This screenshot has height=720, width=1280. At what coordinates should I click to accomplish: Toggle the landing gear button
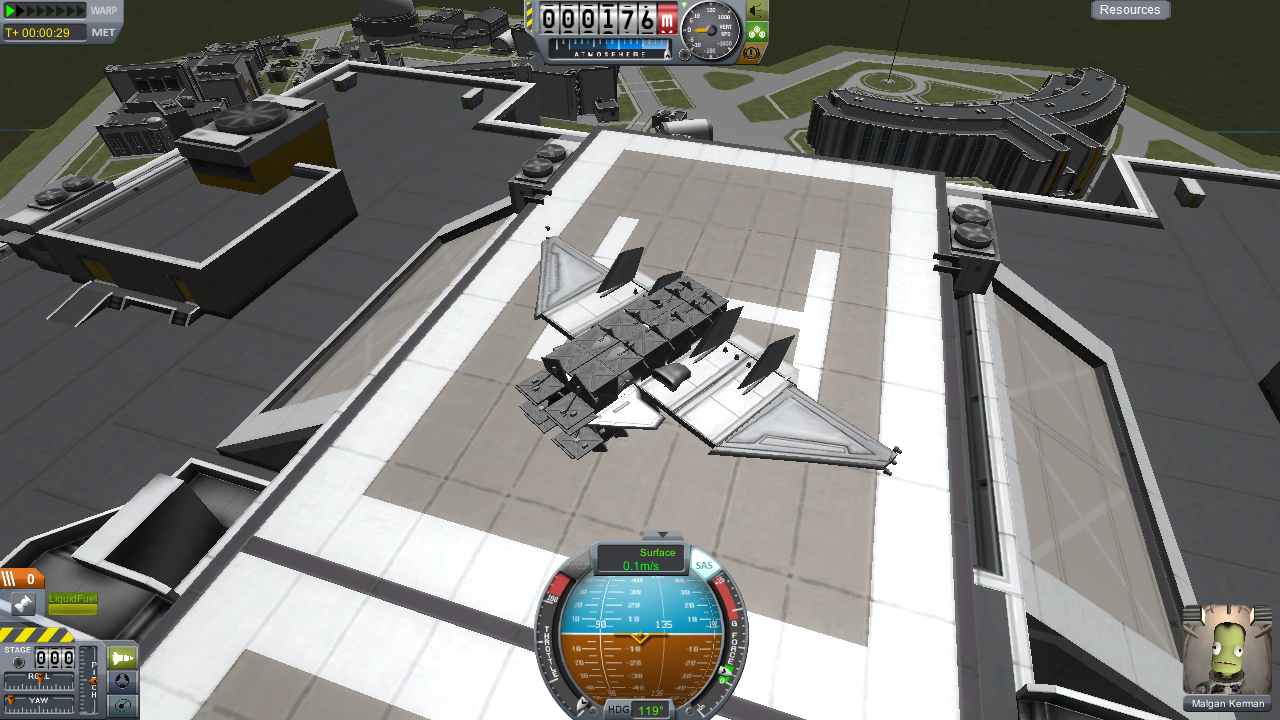[756, 31]
